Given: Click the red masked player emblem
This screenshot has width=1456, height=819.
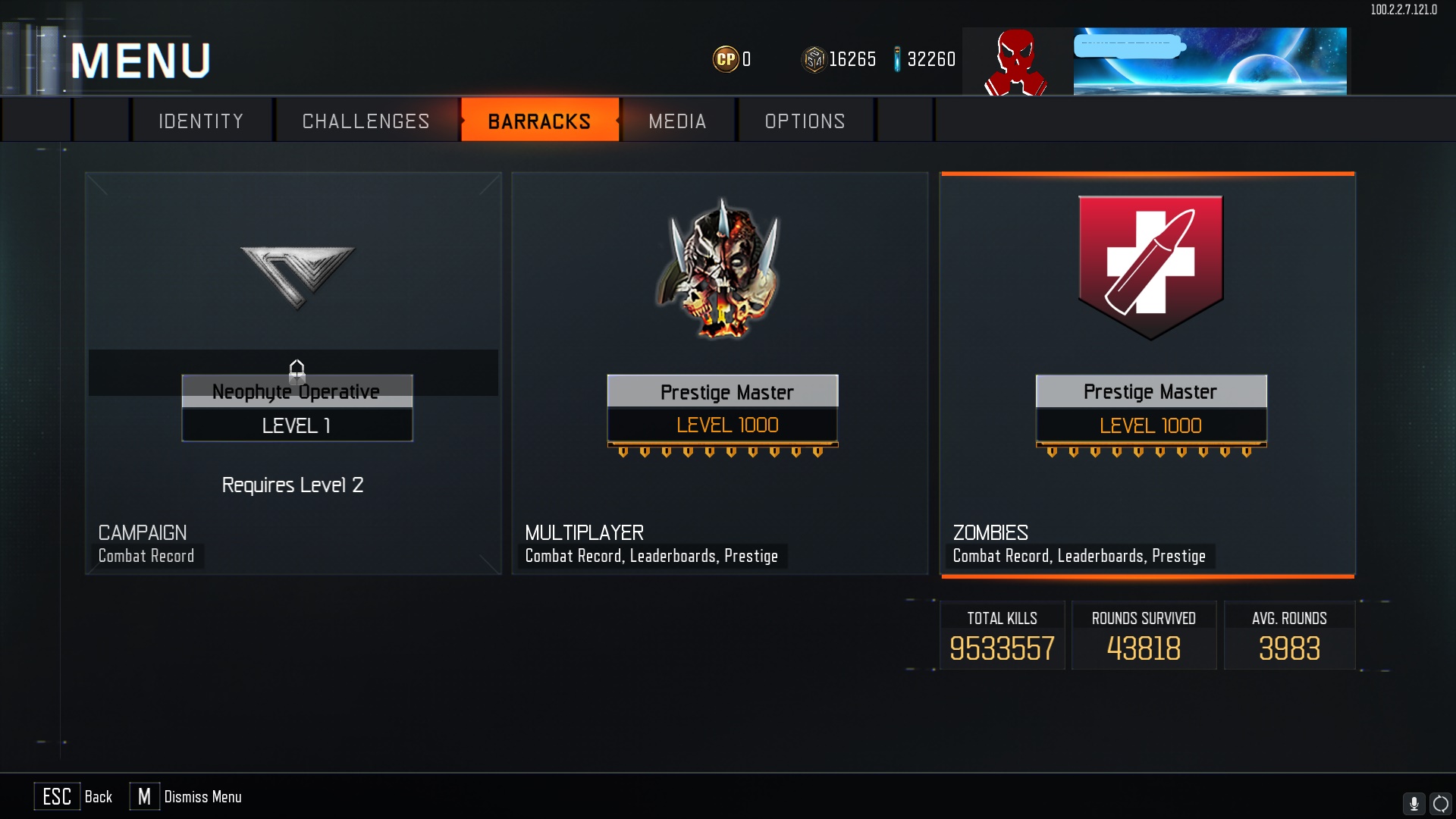Looking at the screenshot, I should (x=1015, y=62).
